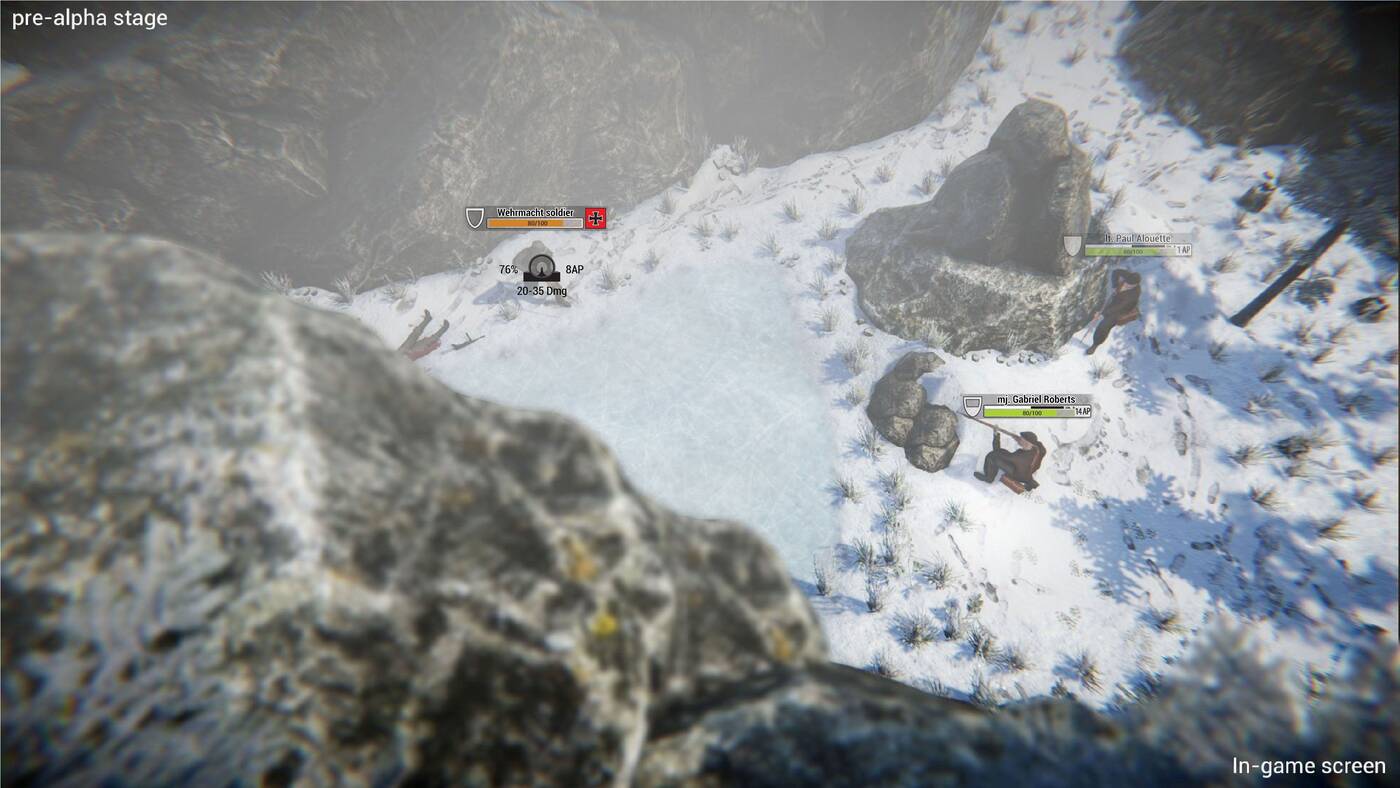Select the Wehrmacht soldier nameplate
1400x788 pixels.
click(x=534, y=213)
